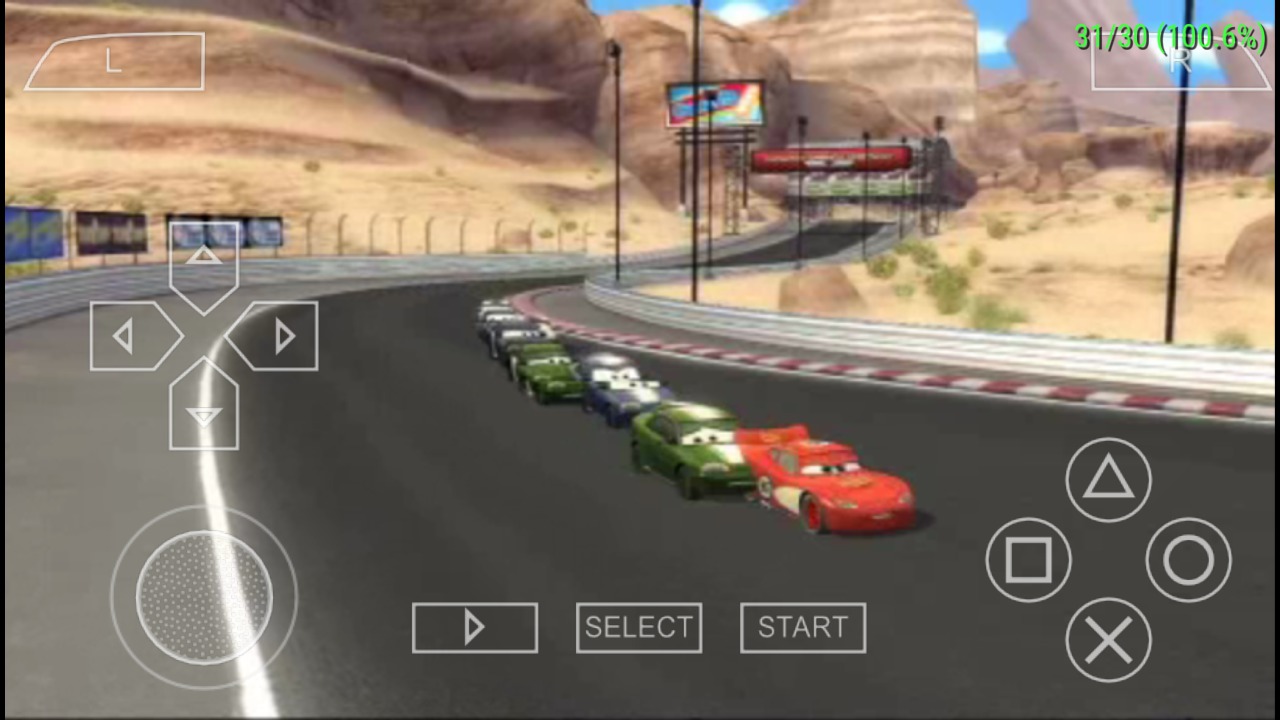Tap the L shoulder button overlay
The height and width of the screenshot is (720, 1280).
click(x=114, y=62)
